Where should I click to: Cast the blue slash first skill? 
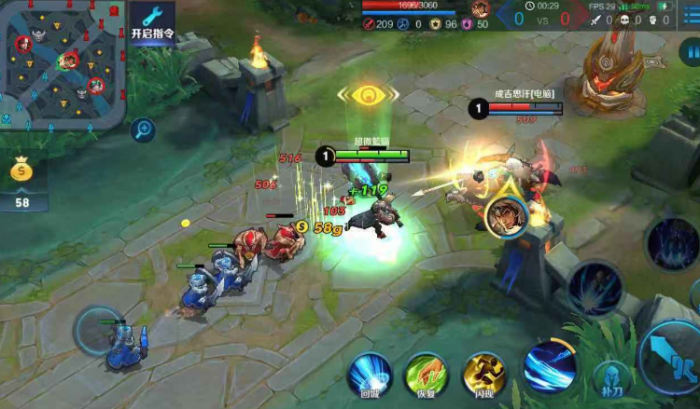549,366
